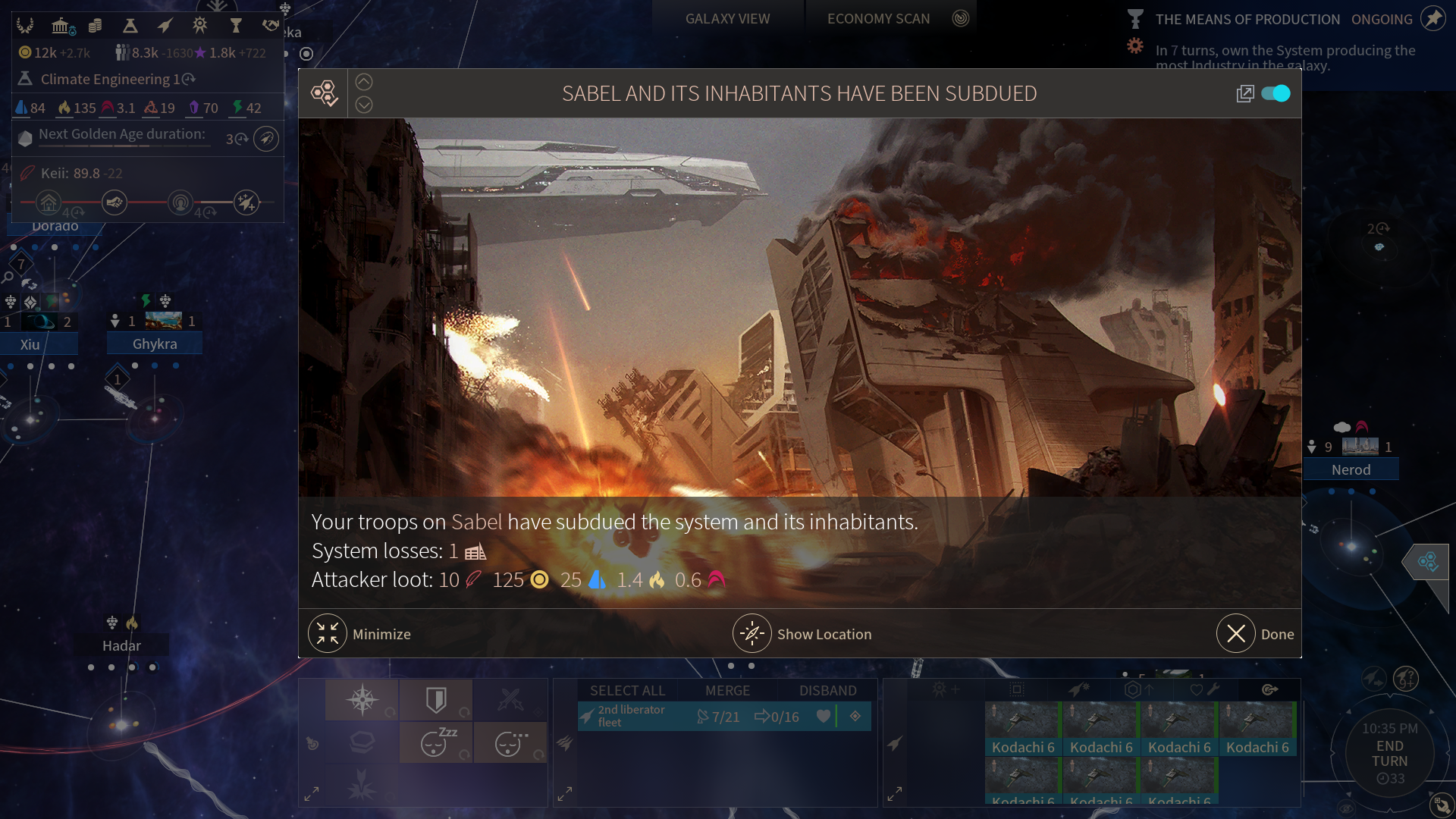This screenshot has width=1456, height=819.
Task: Merge the selected fleets
Action: 727,690
